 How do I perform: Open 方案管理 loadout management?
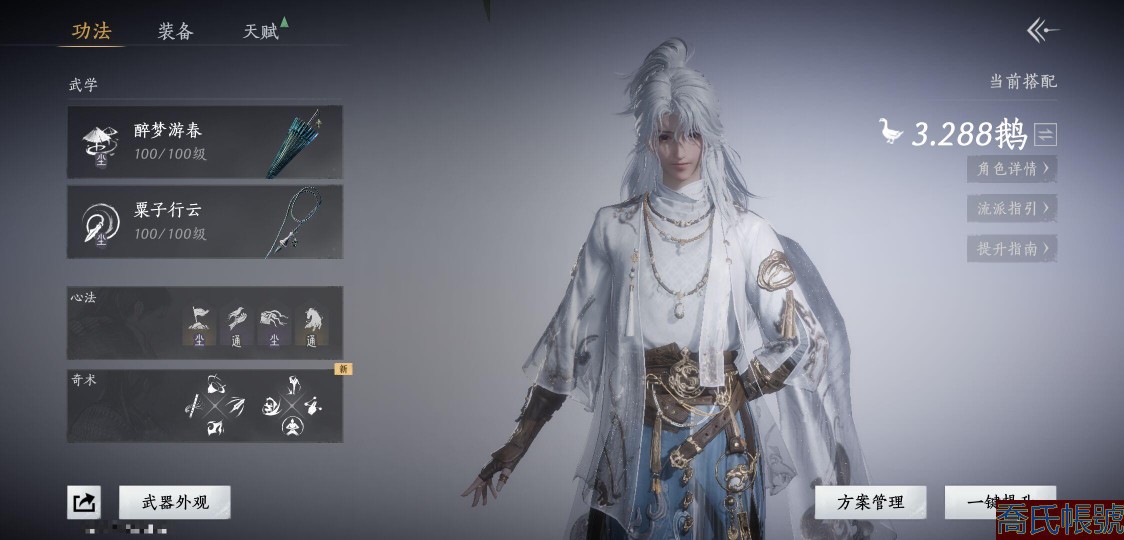[871, 502]
